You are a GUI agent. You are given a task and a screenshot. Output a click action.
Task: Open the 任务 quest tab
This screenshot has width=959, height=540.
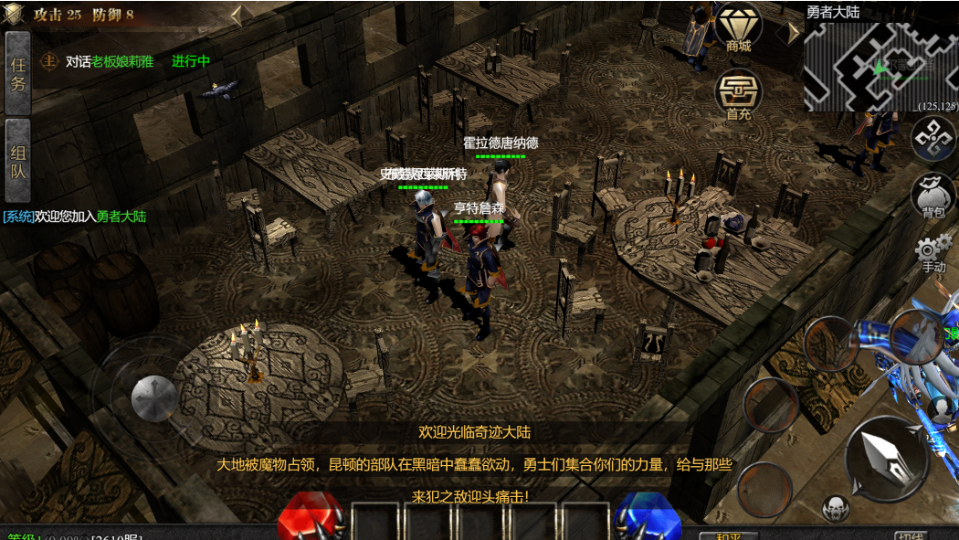(17, 72)
